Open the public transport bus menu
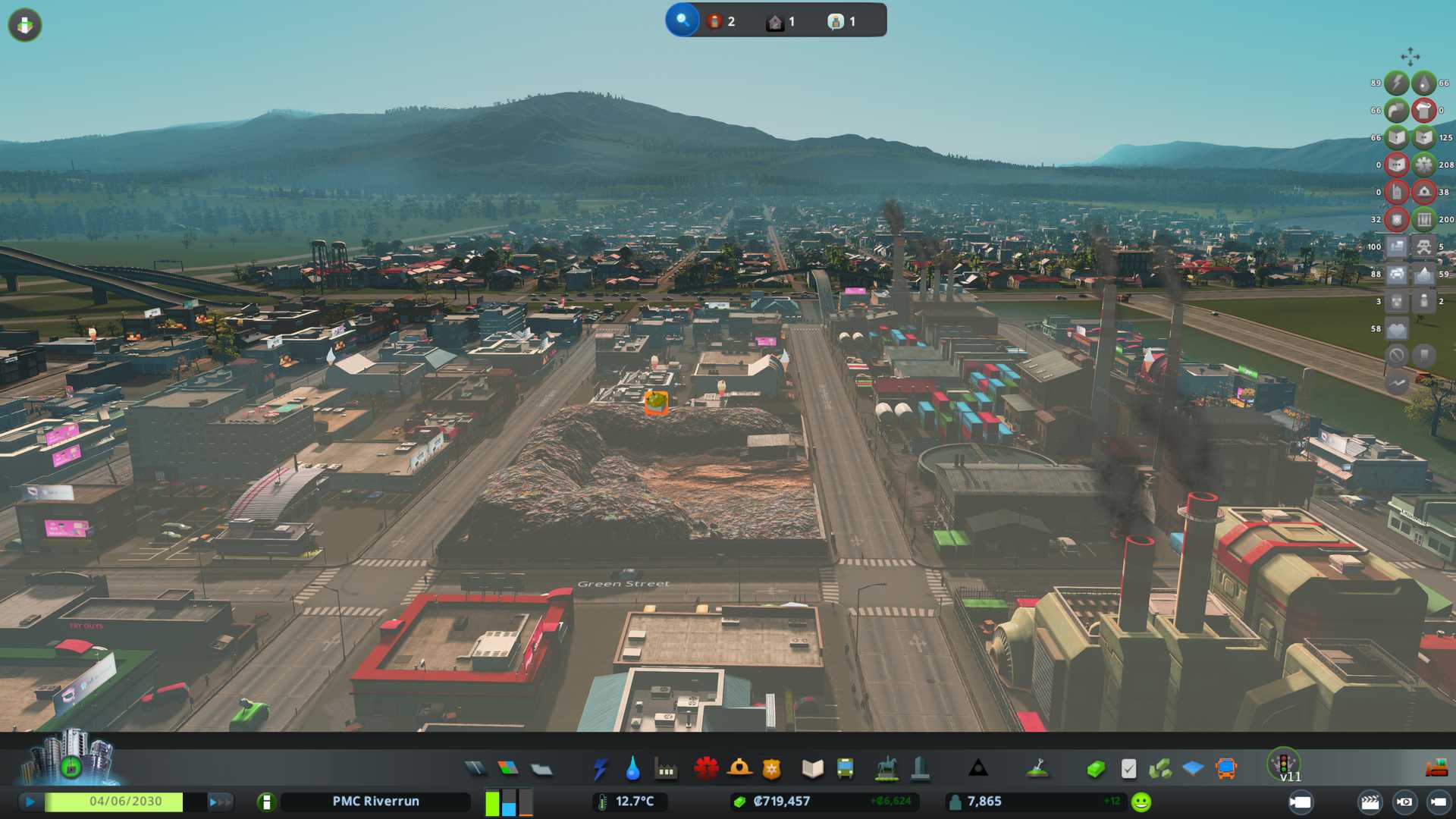The height and width of the screenshot is (819, 1456). [x=845, y=769]
